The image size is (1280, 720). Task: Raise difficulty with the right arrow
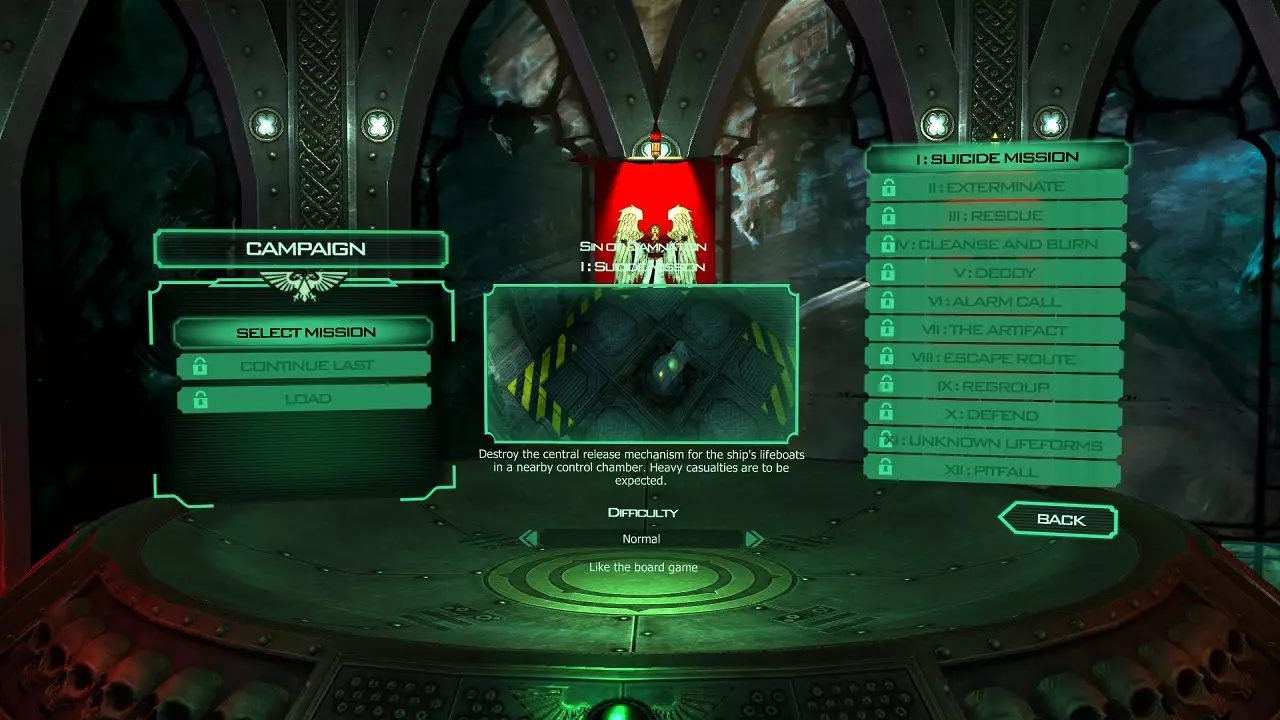[x=754, y=539]
